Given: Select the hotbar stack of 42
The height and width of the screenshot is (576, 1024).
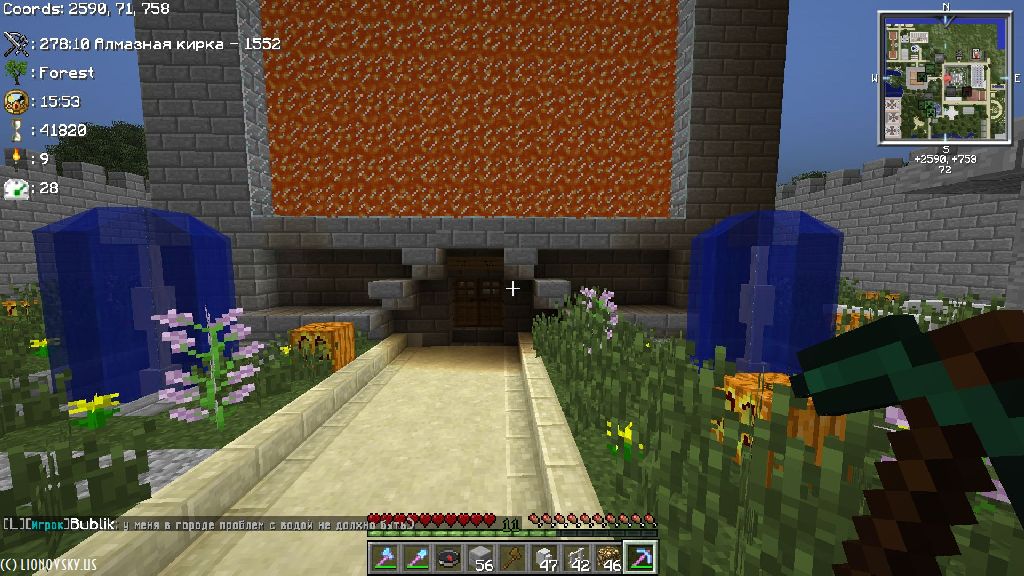Looking at the screenshot, I should pyautogui.click(x=577, y=557).
